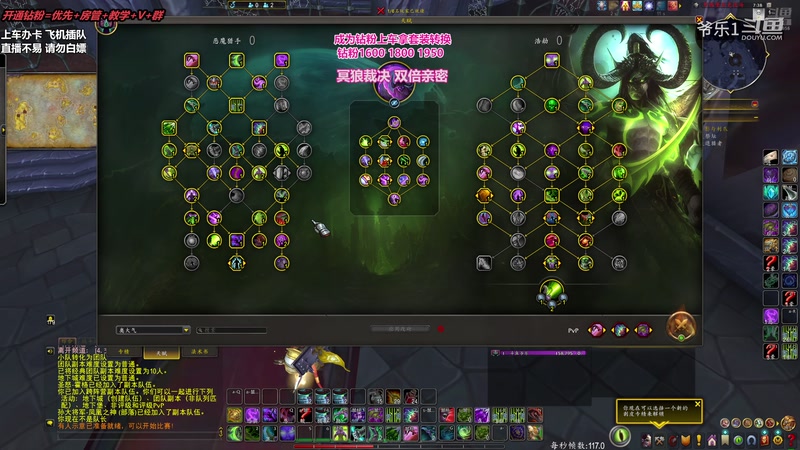Open the talent tab in chat window
This screenshot has height=450, width=800.
point(161,351)
